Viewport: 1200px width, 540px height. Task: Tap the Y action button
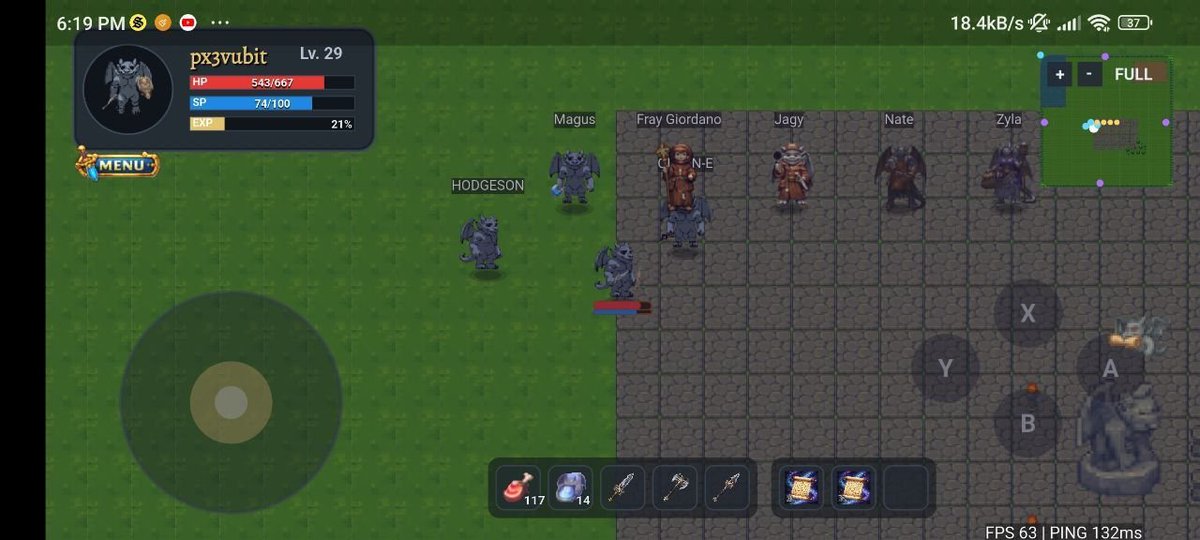(x=945, y=368)
